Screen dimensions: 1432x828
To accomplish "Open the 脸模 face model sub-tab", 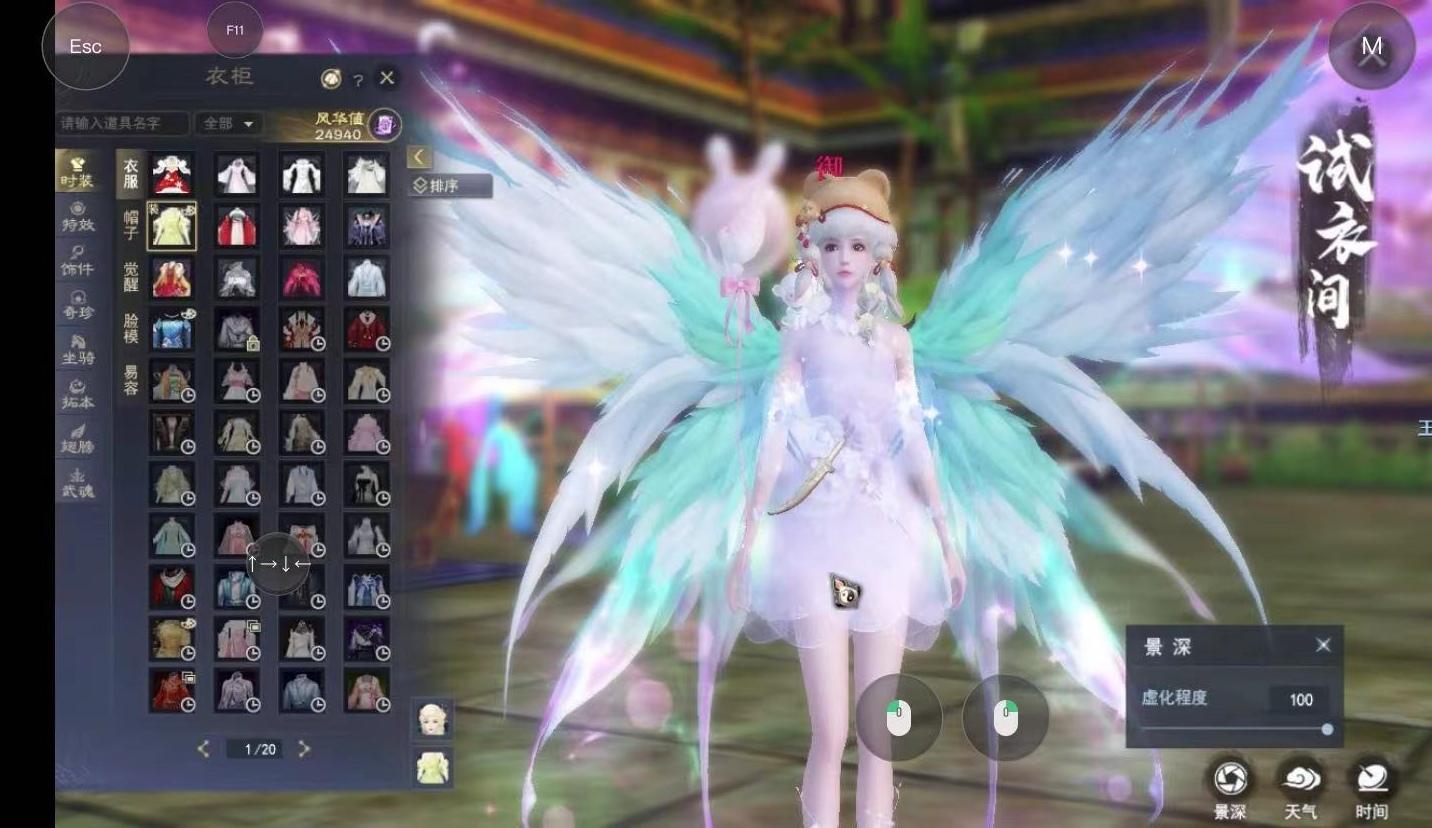I will (131, 328).
